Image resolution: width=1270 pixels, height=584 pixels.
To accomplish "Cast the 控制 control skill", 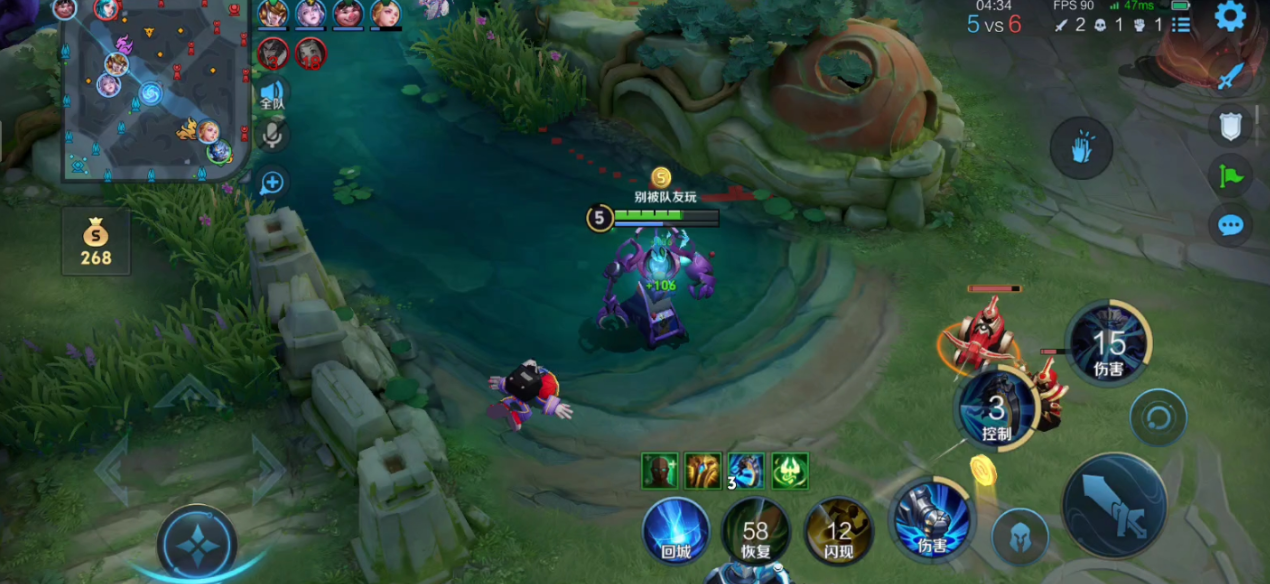I will [996, 408].
